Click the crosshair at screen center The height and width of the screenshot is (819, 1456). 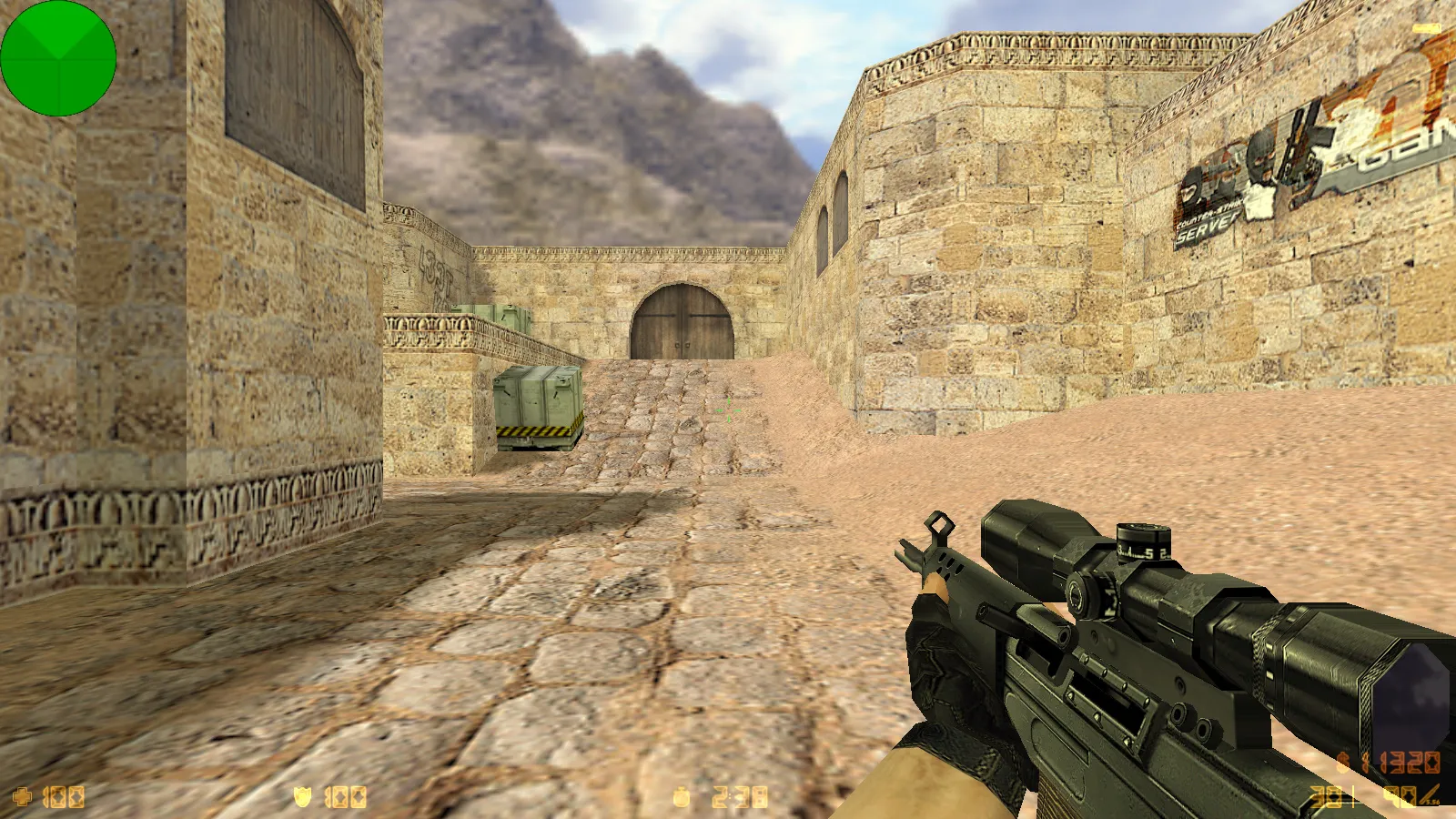coord(728,409)
